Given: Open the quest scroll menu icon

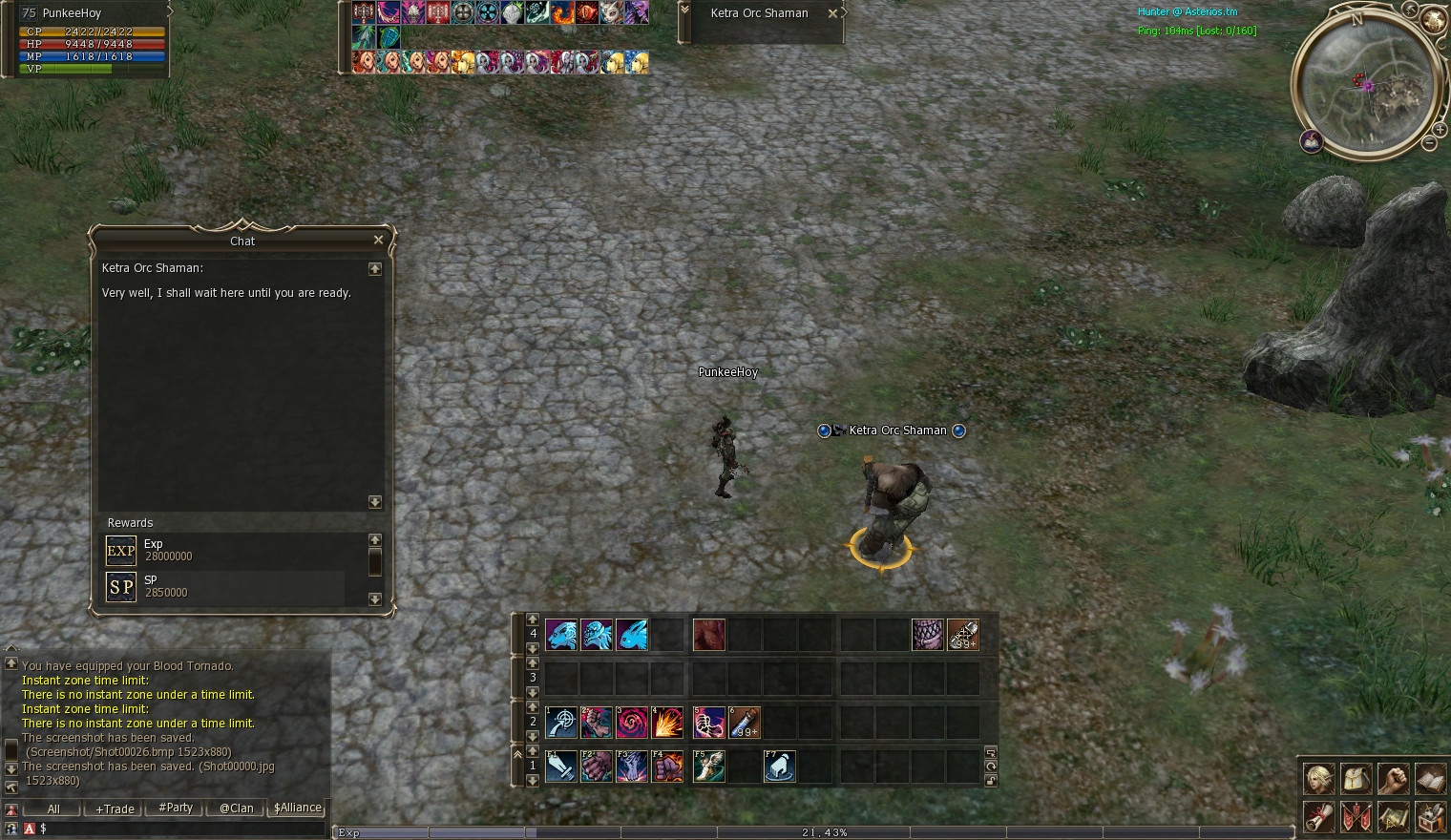Looking at the screenshot, I should (1318, 817).
